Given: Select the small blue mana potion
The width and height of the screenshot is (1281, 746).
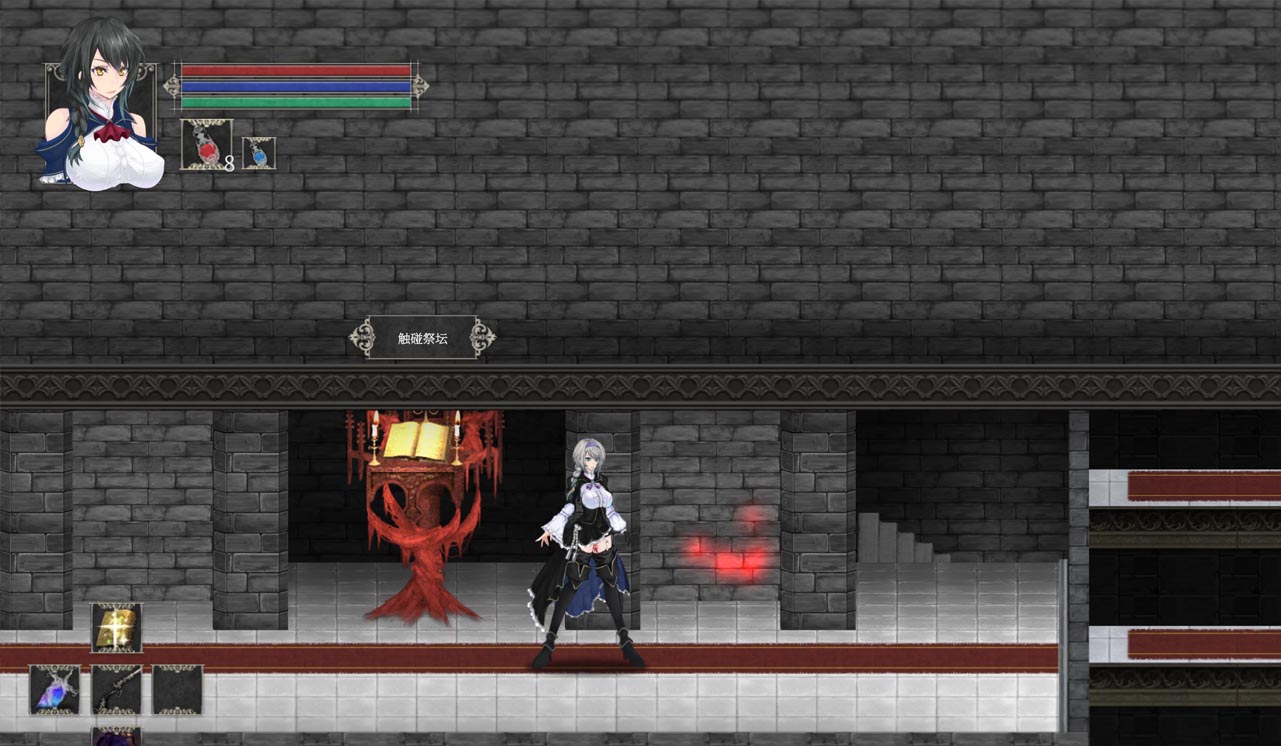Looking at the screenshot, I should coord(259,153).
